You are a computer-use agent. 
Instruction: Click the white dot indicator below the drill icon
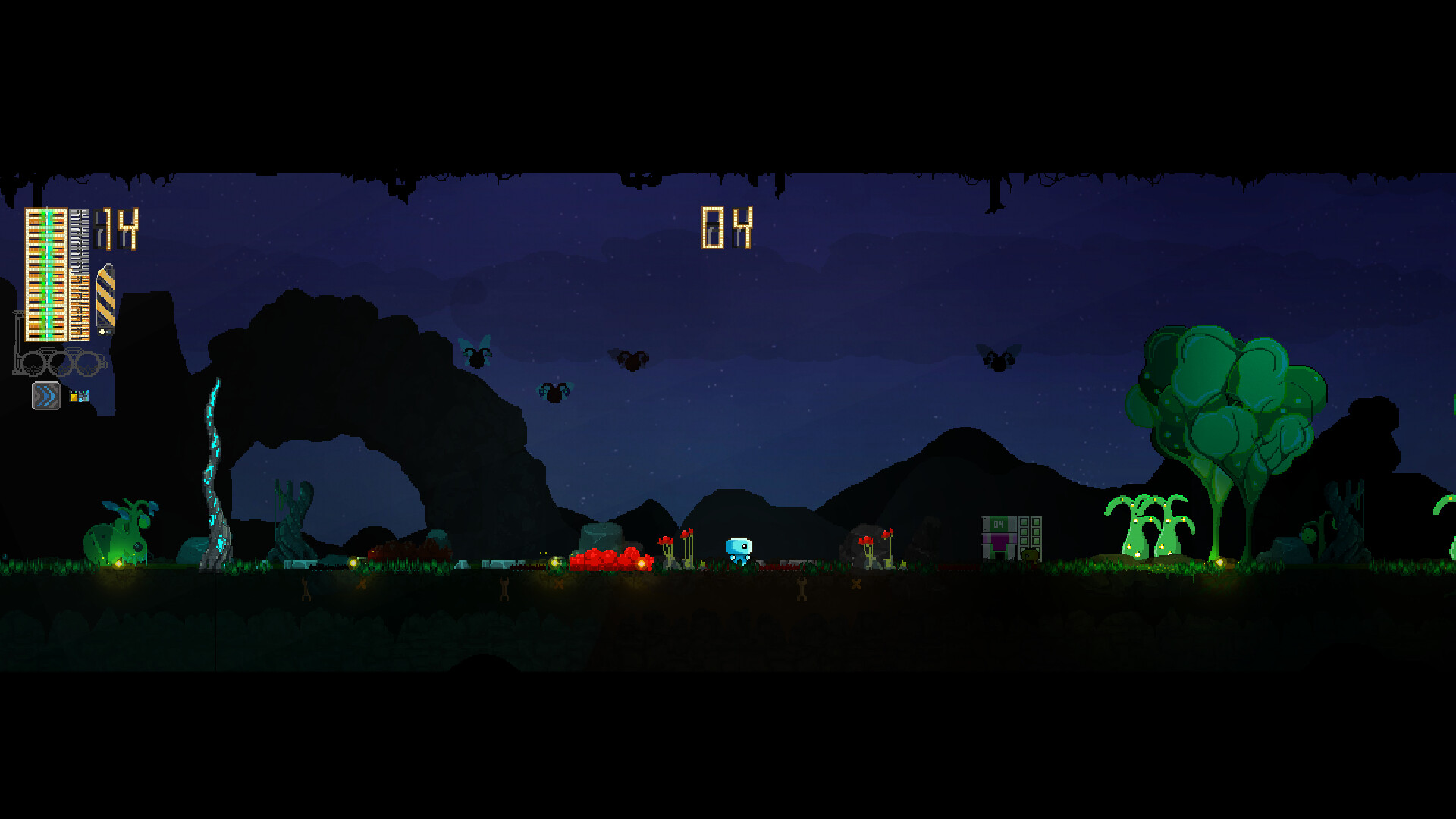pyautogui.click(x=101, y=331)
